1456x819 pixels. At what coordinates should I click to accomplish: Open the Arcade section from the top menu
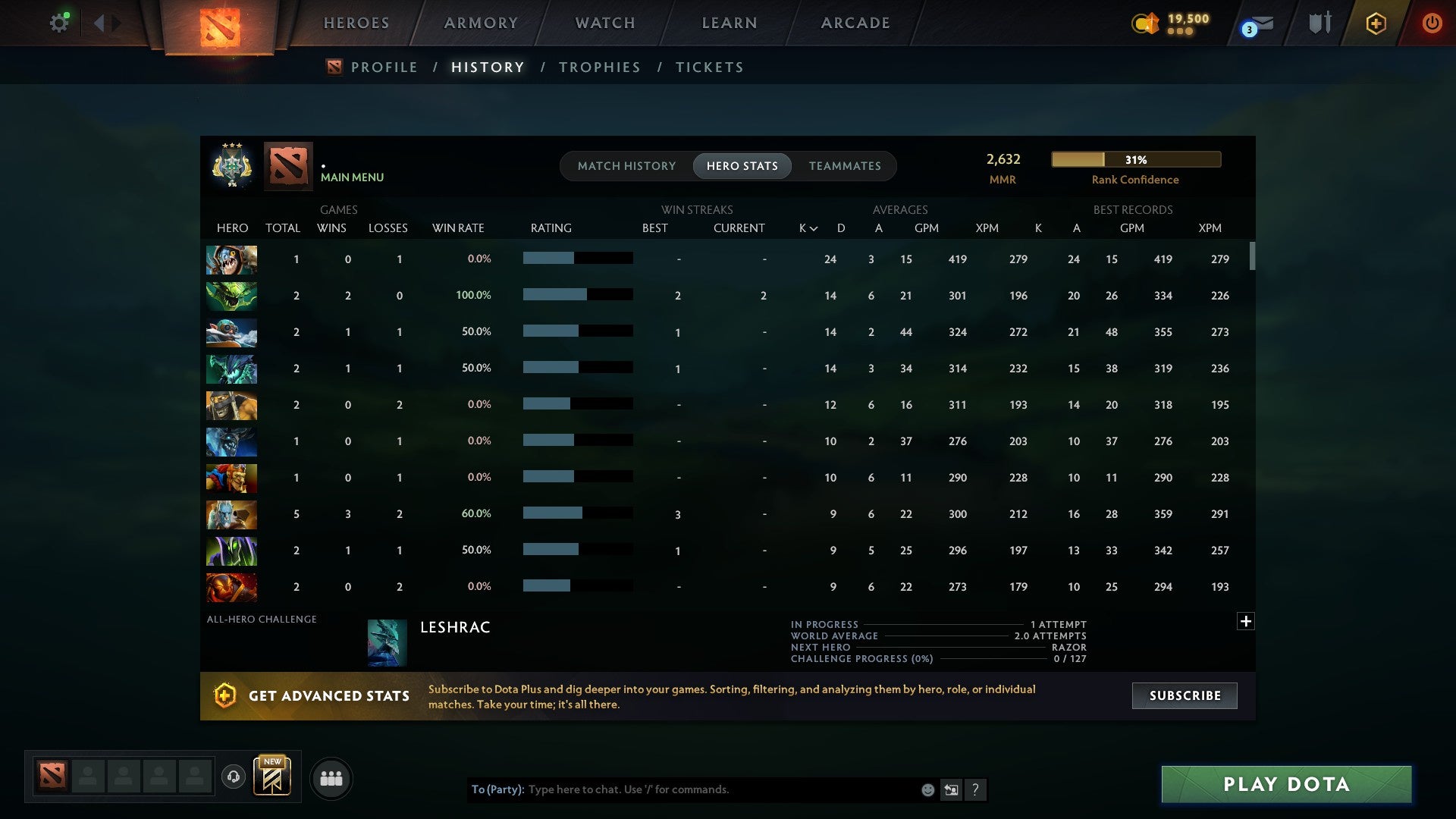pos(855,23)
